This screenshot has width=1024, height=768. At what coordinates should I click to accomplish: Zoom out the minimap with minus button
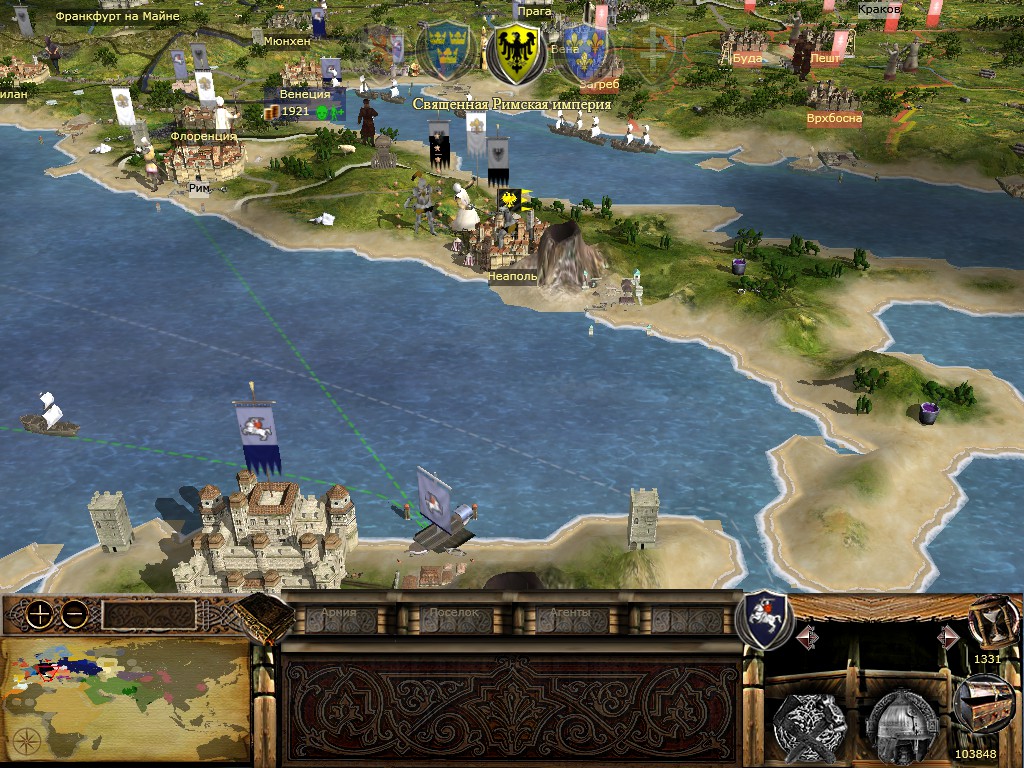(x=73, y=616)
